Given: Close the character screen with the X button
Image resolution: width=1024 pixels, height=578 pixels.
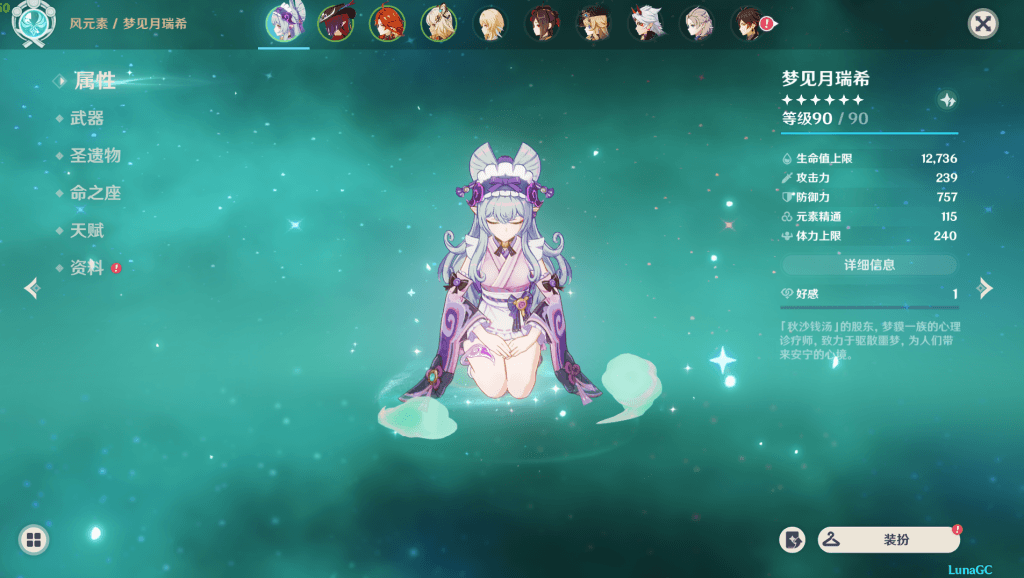Looking at the screenshot, I should pos(983,24).
